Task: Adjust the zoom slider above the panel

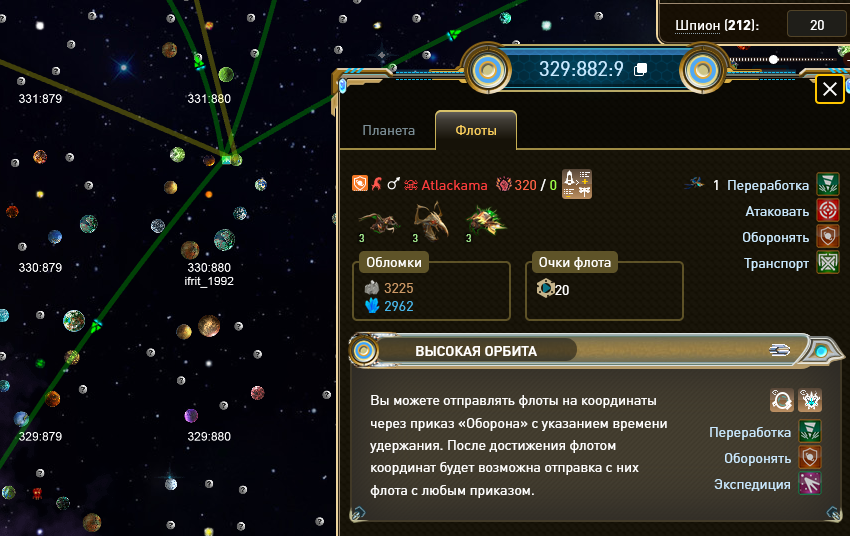Action: pyautogui.click(x=773, y=60)
